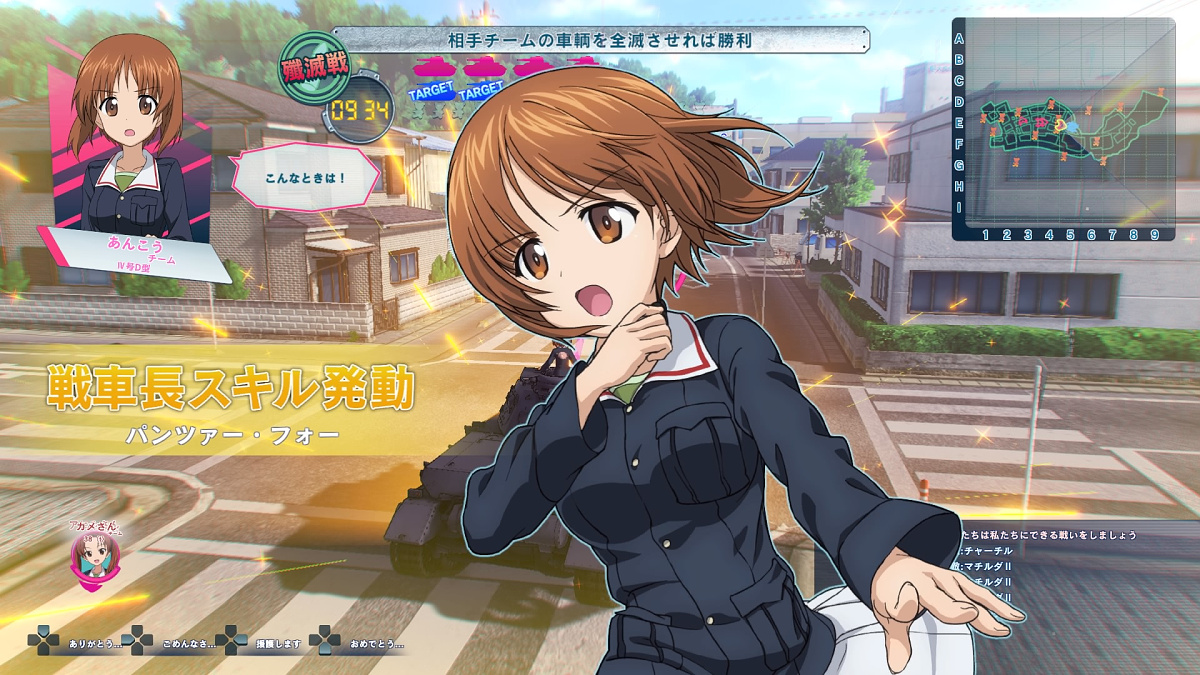Click the 相手チームの車輌を全滅させれば勝利 objective banner
This screenshot has height=675, width=1200.
pyautogui.click(x=600, y=40)
